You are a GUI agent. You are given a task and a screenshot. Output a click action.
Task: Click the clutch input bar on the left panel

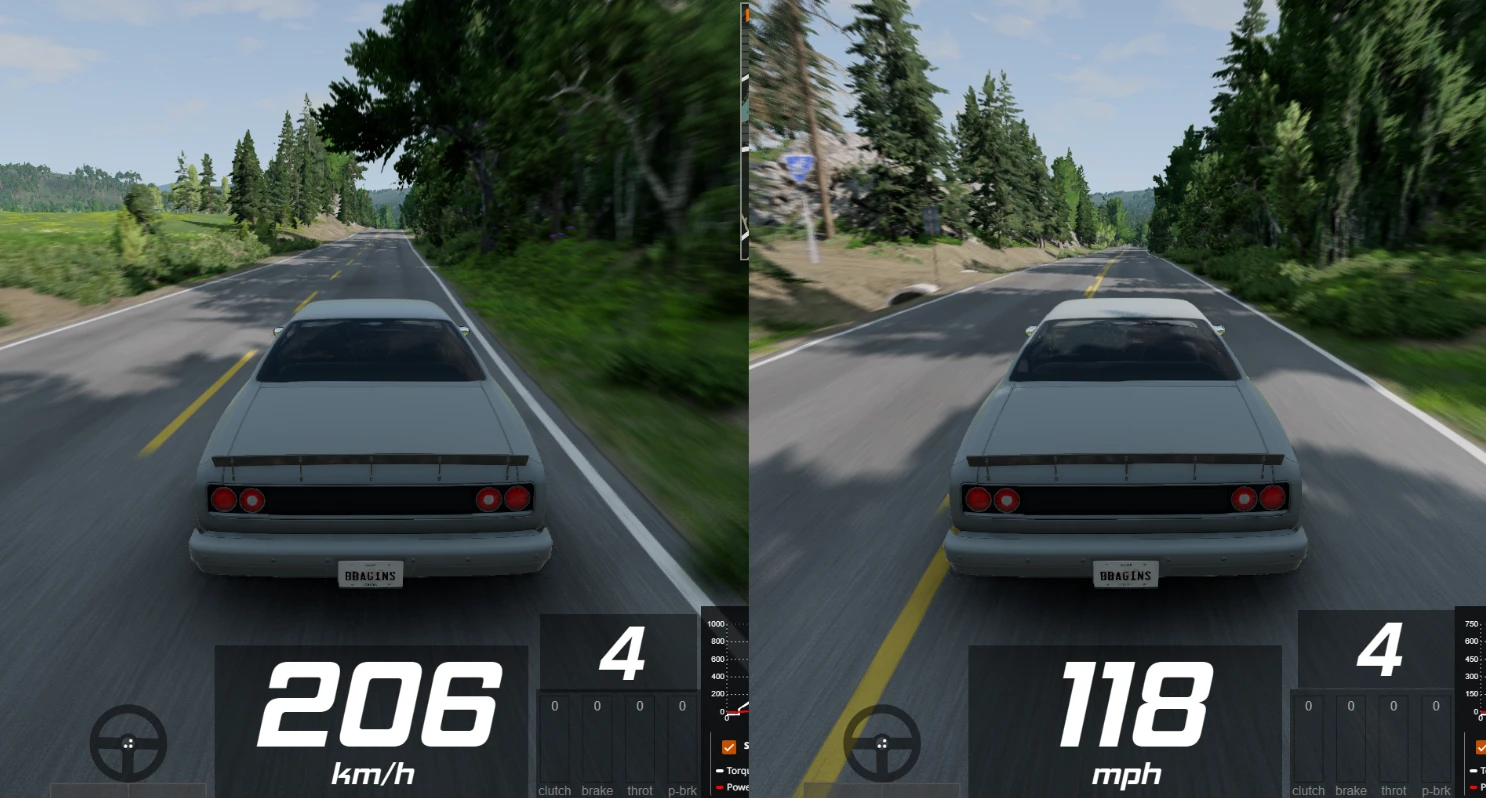coord(554,735)
